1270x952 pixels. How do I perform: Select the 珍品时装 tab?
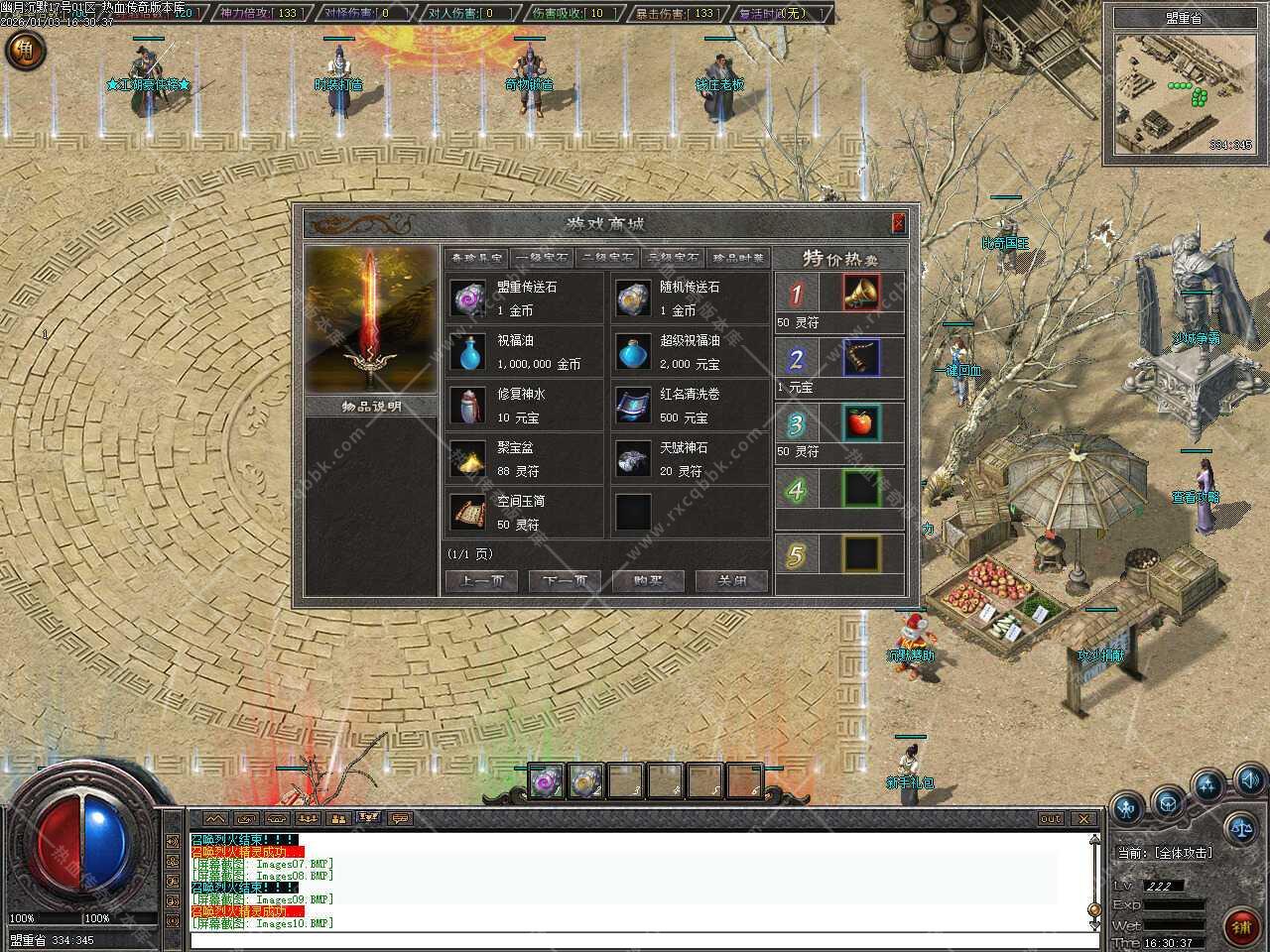click(738, 258)
